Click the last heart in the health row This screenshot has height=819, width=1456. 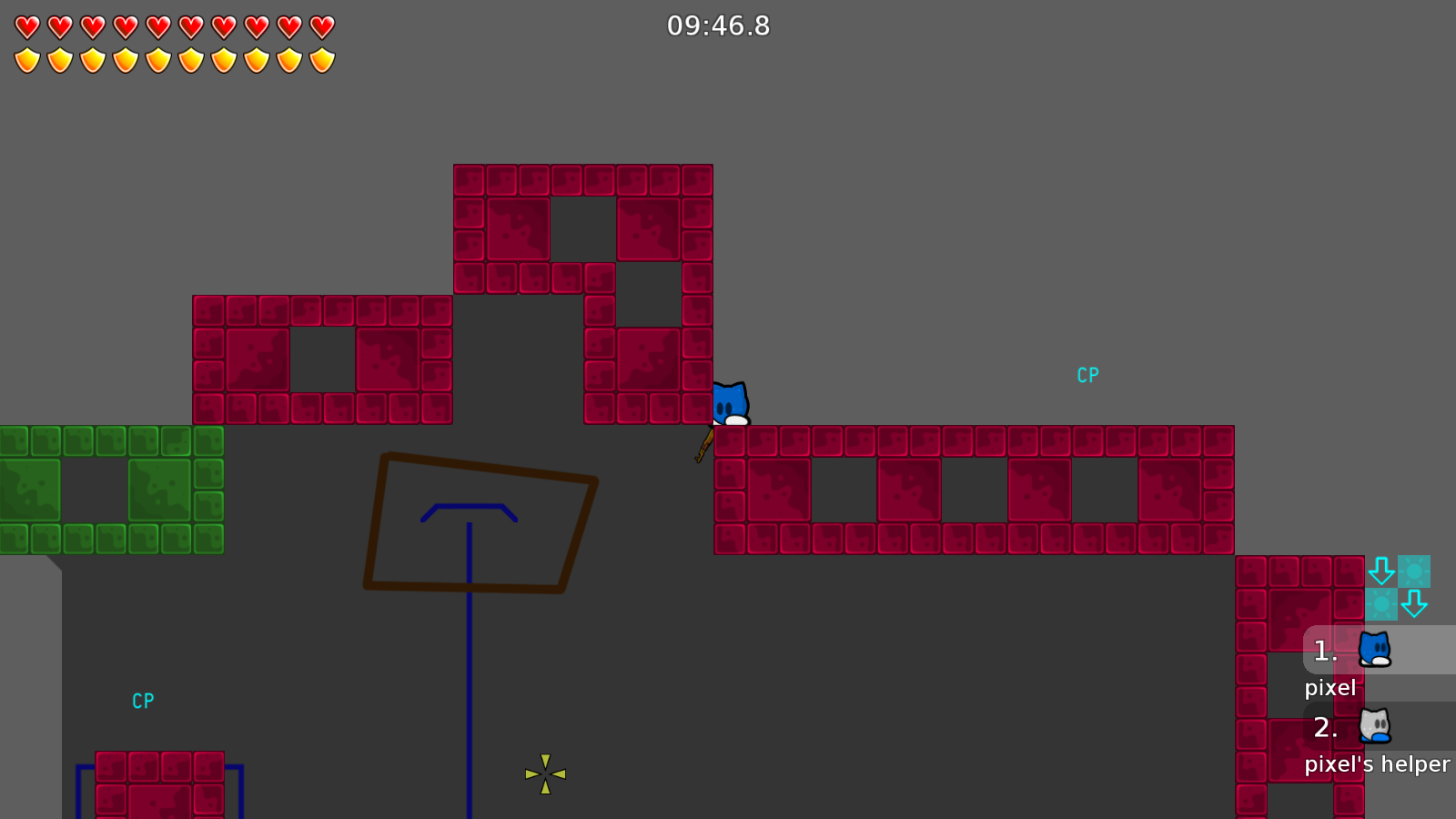(x=320, y=25)
